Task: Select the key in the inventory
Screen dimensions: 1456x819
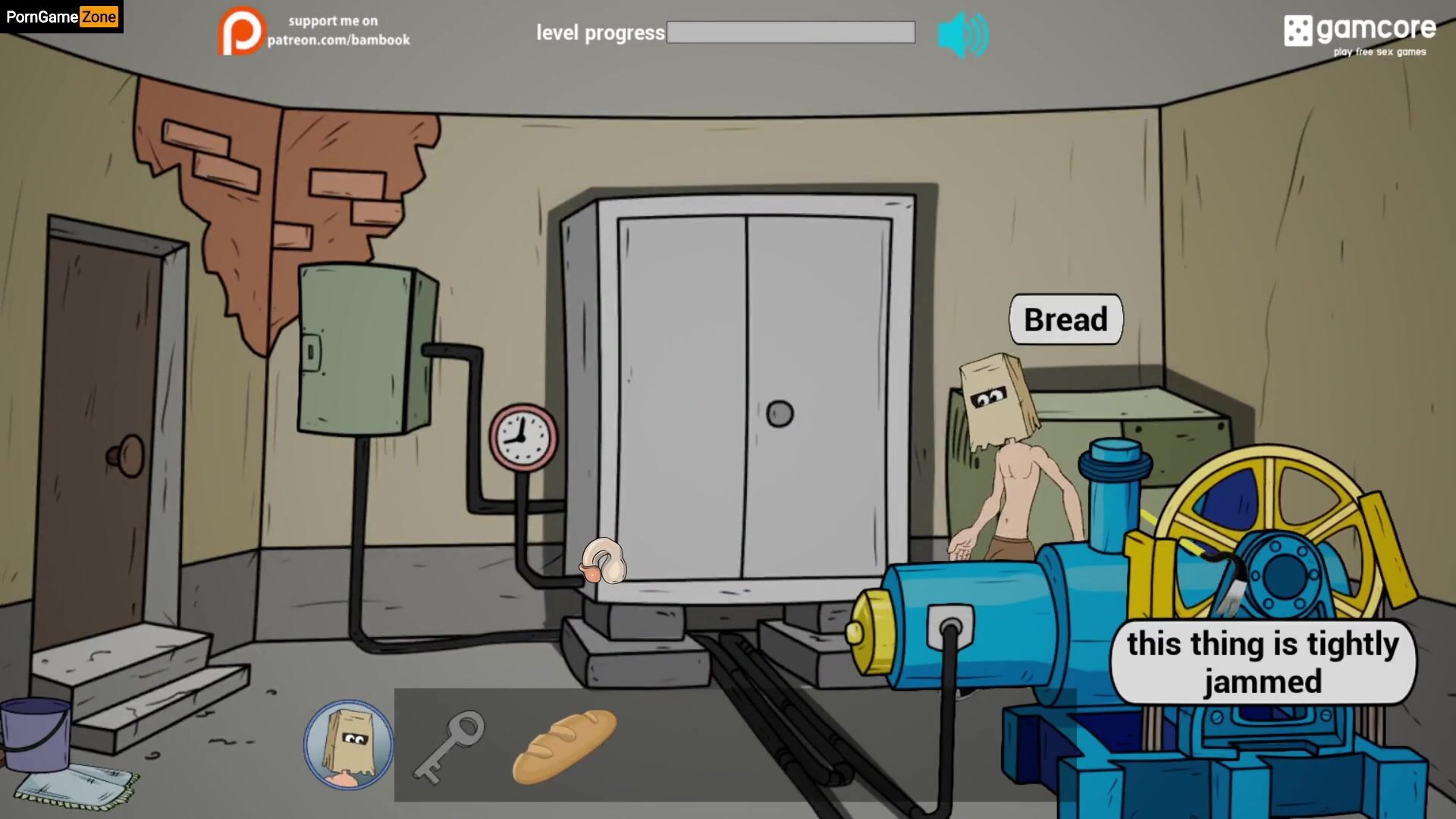Action: coord(449,745)
